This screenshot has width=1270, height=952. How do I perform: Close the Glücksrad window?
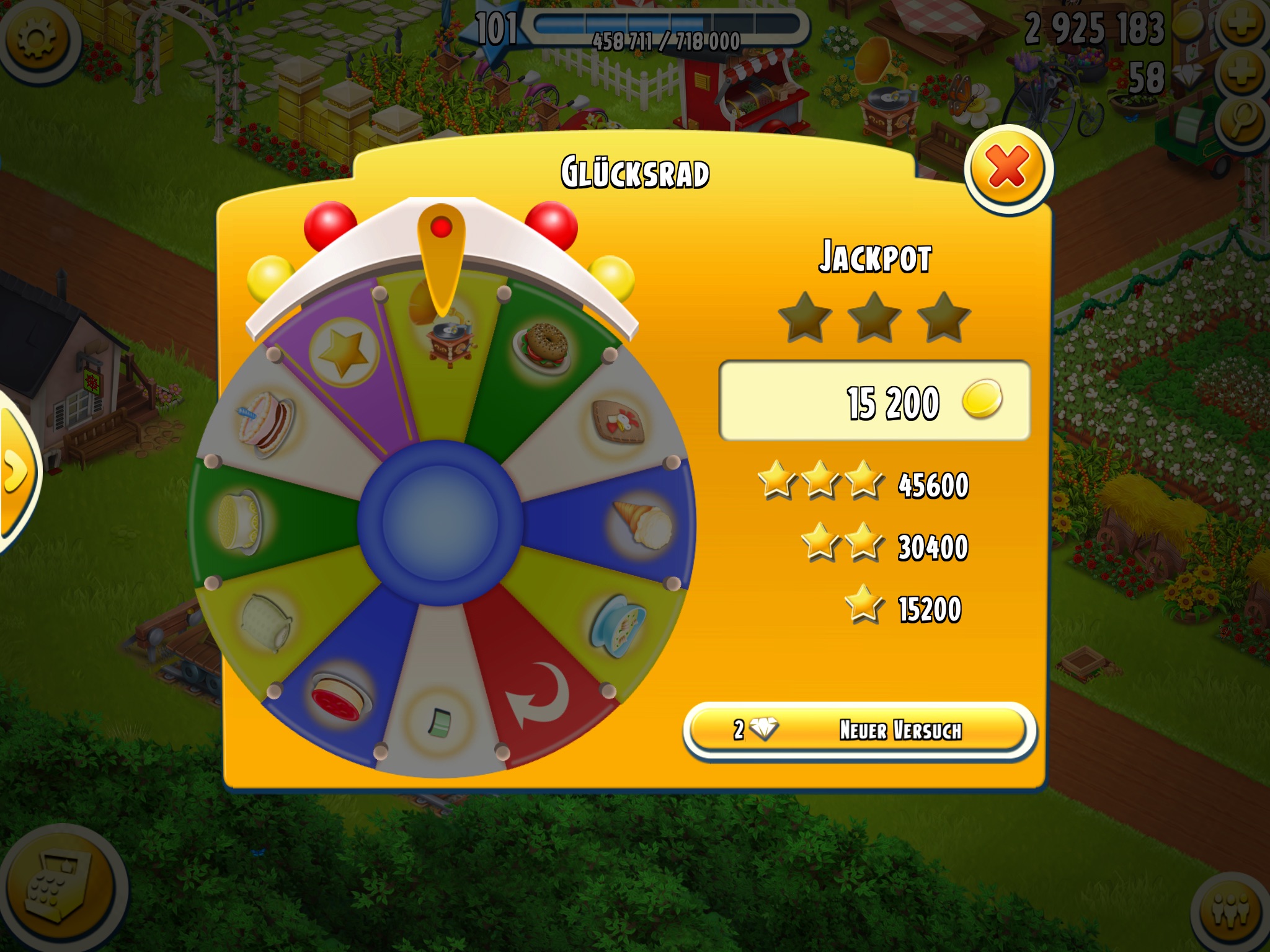tap(1008, 168)
